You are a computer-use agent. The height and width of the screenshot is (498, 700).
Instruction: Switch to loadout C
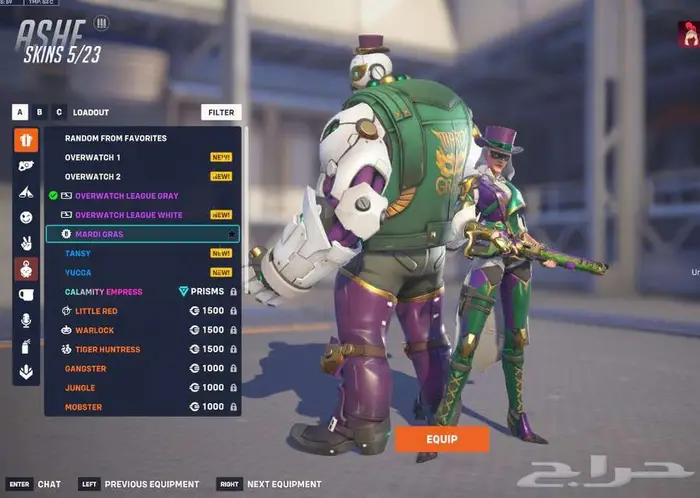pos(59,113)
